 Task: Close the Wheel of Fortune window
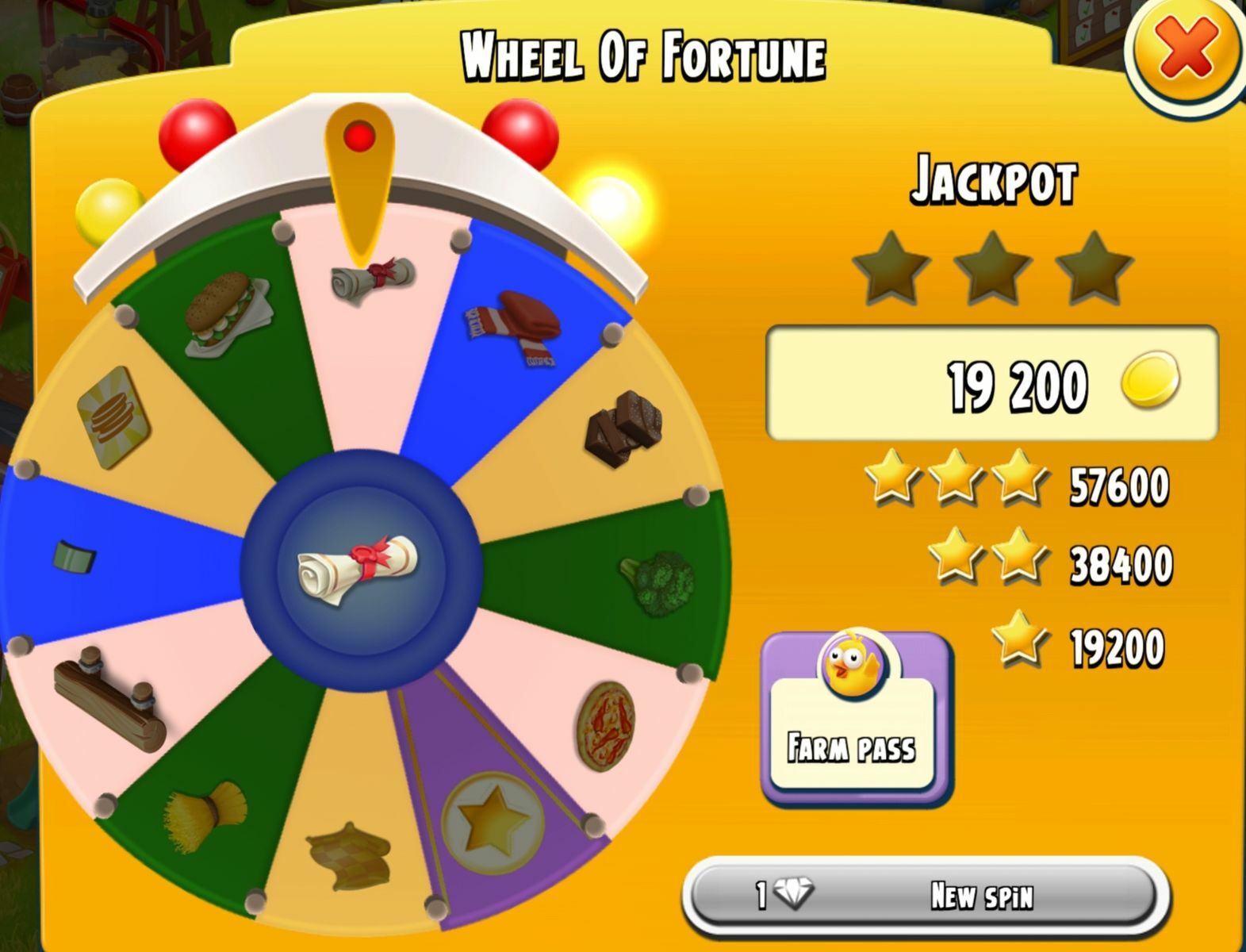(1186, 51)
